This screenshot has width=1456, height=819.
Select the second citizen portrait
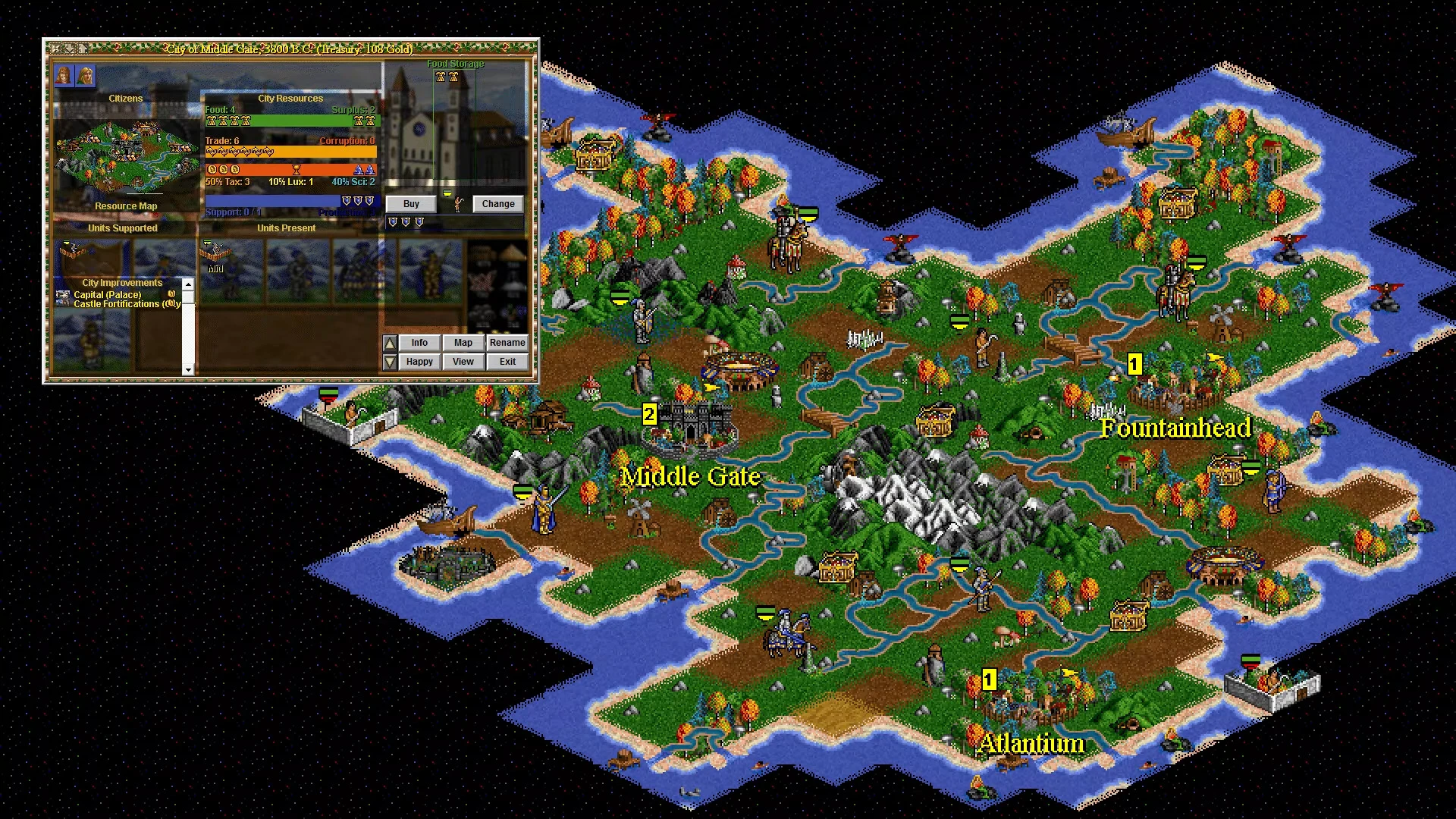click(85, 77)
